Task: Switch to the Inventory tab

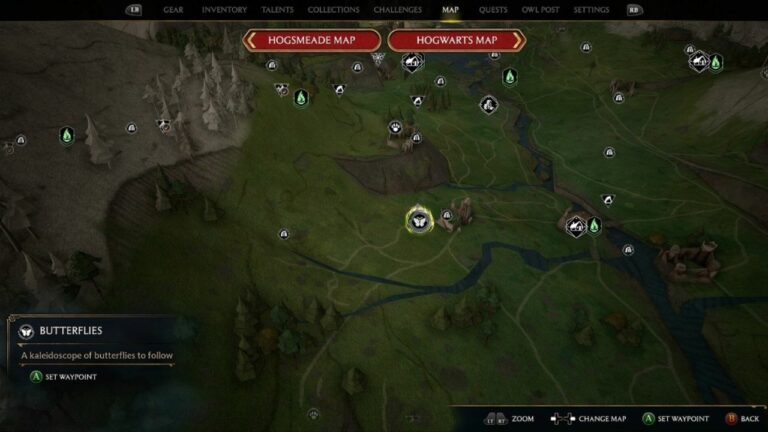Action: (x=224, y=10)
